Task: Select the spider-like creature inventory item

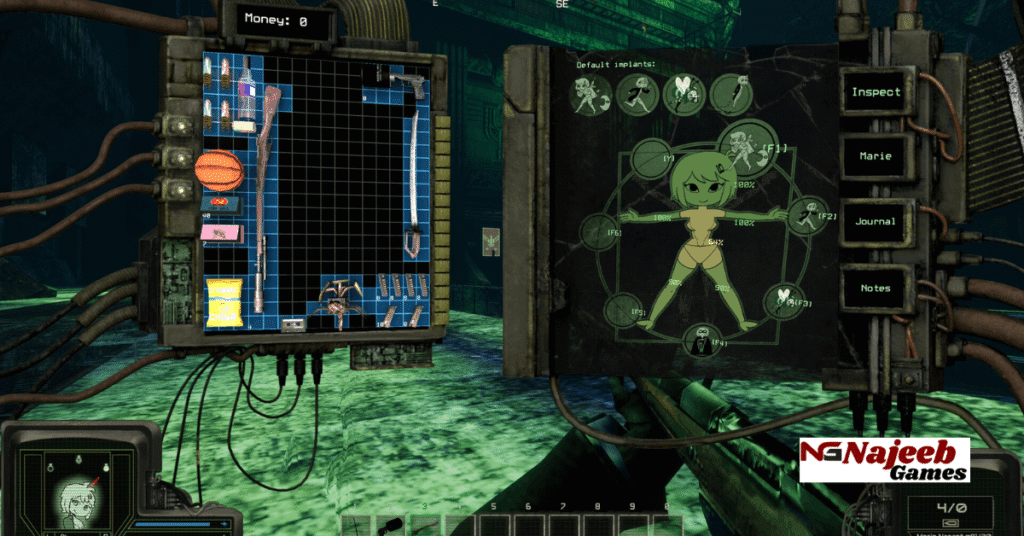Action: tap(336, 300)
